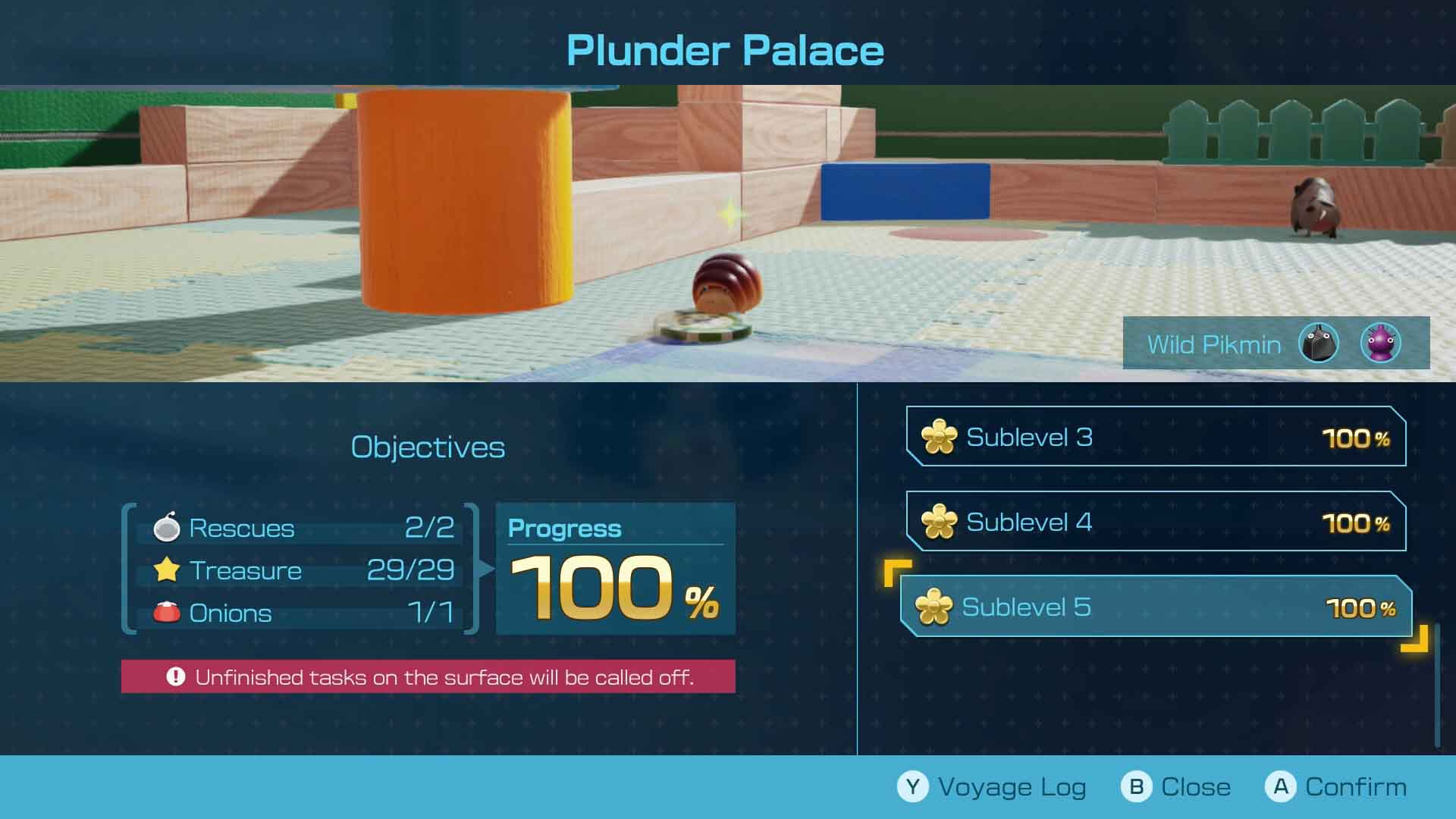Click the unfinished tasks warning banner
The width and height of the screenshot is (1456, 819).
pyautogui.click(x=428, y=676)
